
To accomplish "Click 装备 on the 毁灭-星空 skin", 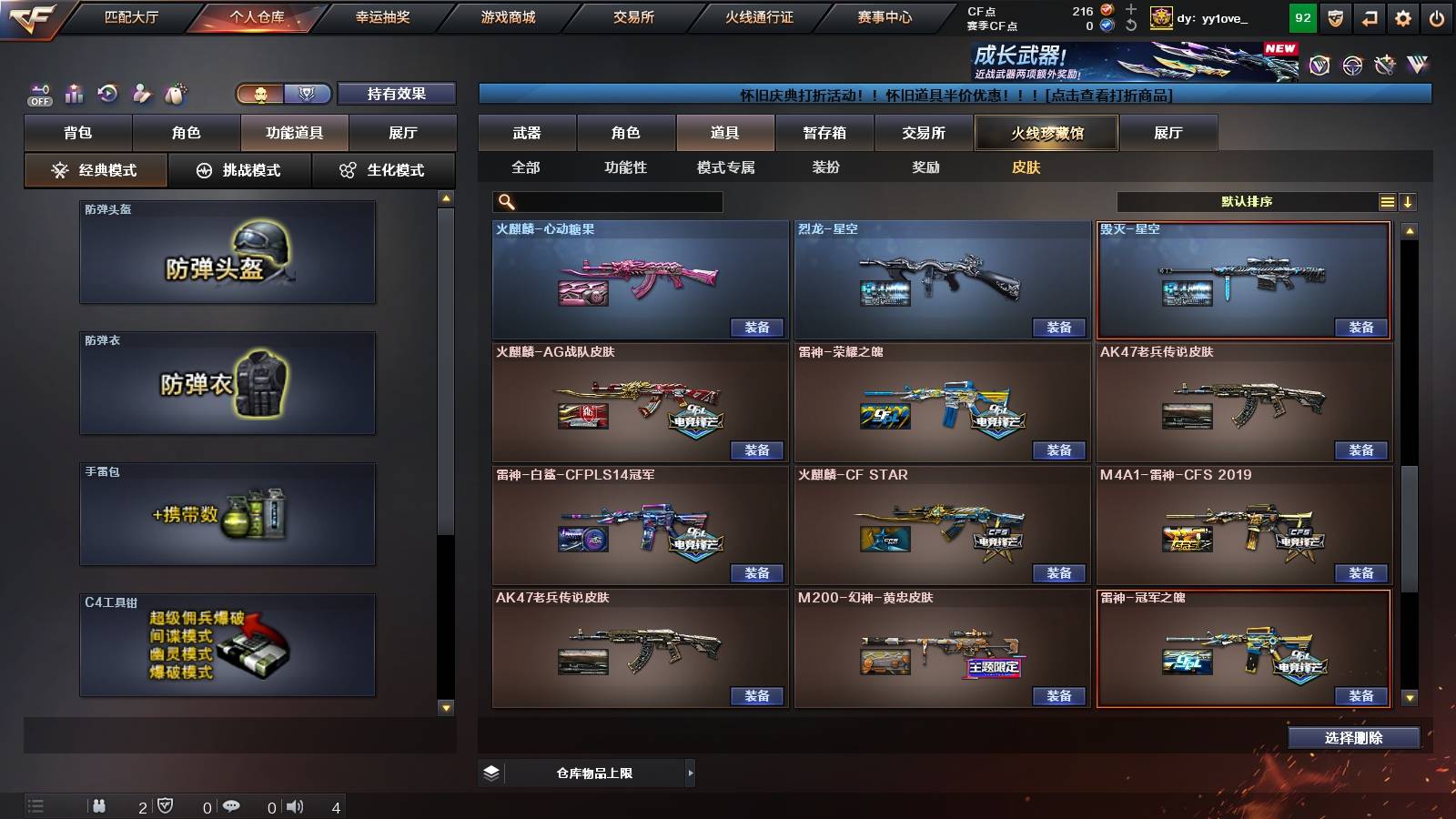I will point(1360,328).
